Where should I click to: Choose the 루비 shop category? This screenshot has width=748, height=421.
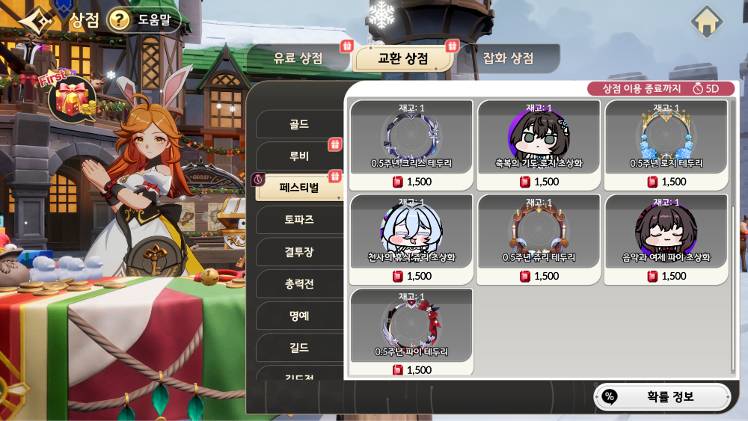click(298, 157)
